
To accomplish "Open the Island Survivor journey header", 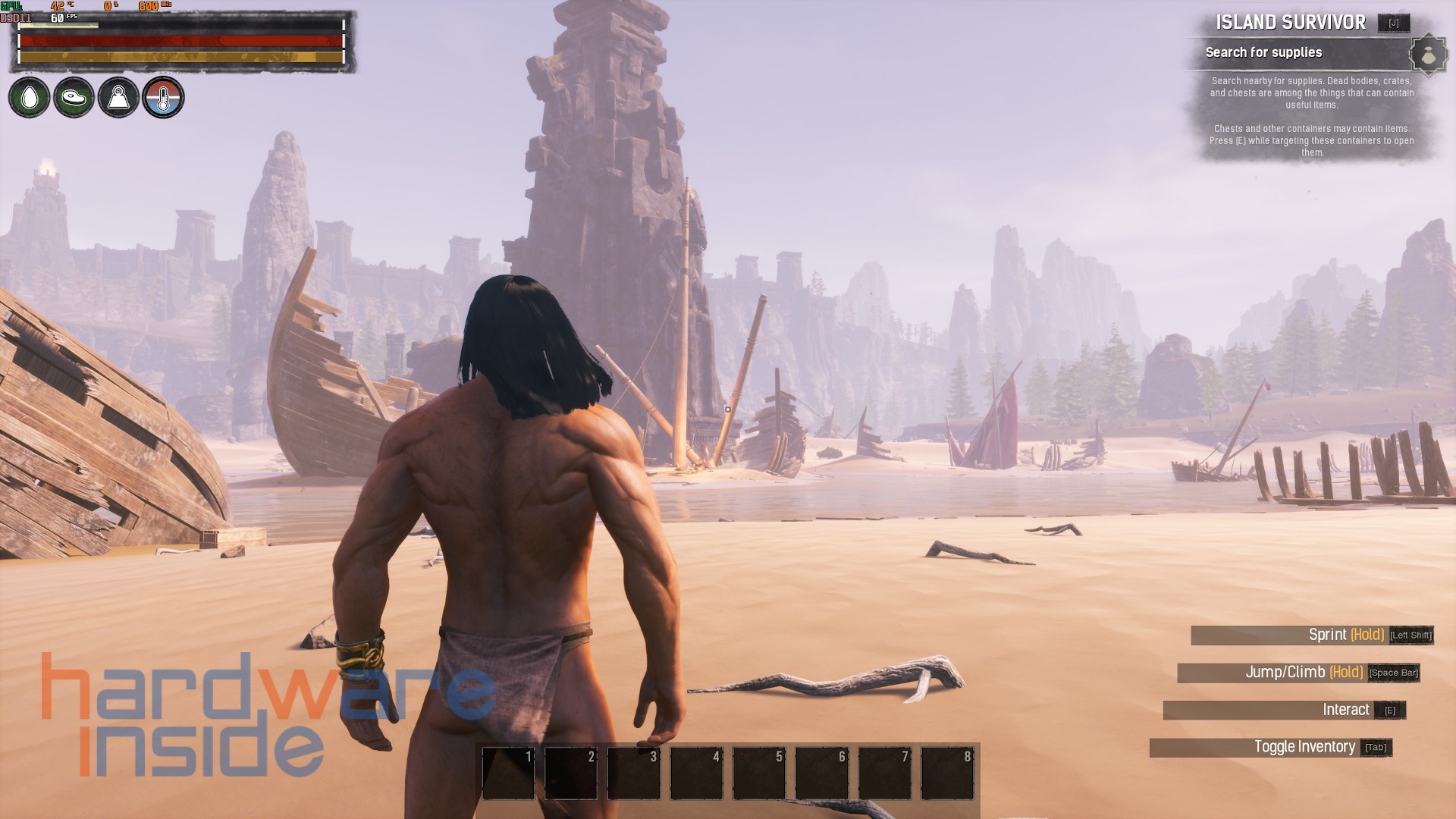I will coord(1291,23).
